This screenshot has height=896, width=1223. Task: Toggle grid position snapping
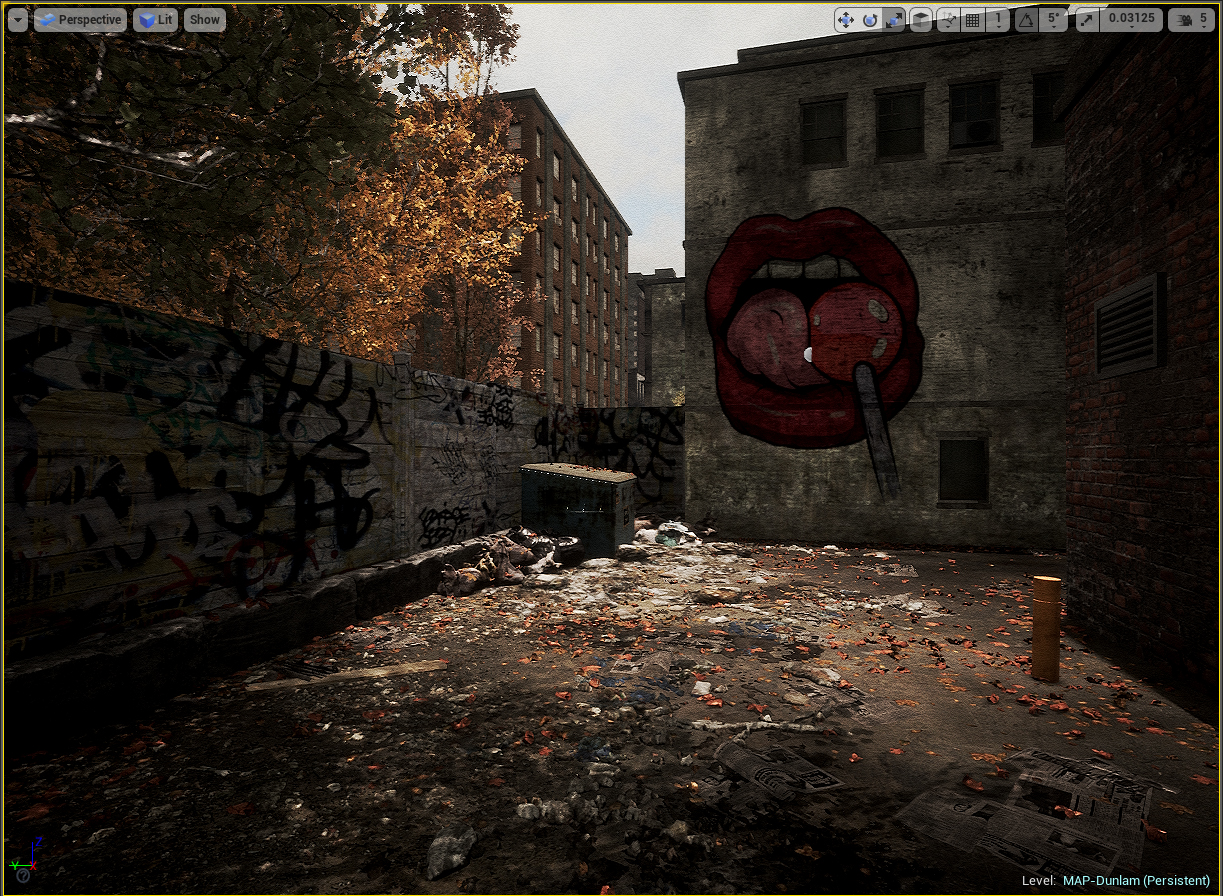972,20
